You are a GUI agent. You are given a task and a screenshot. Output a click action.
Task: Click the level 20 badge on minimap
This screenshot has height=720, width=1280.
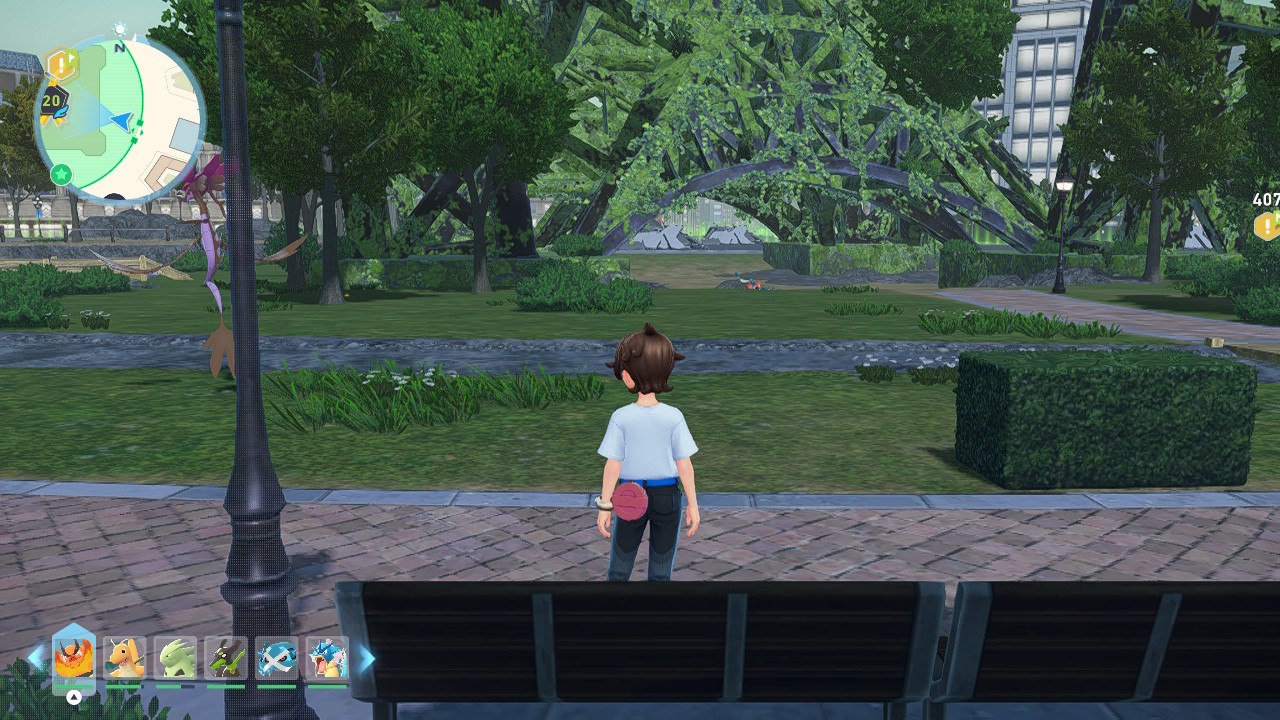[52, 101]
